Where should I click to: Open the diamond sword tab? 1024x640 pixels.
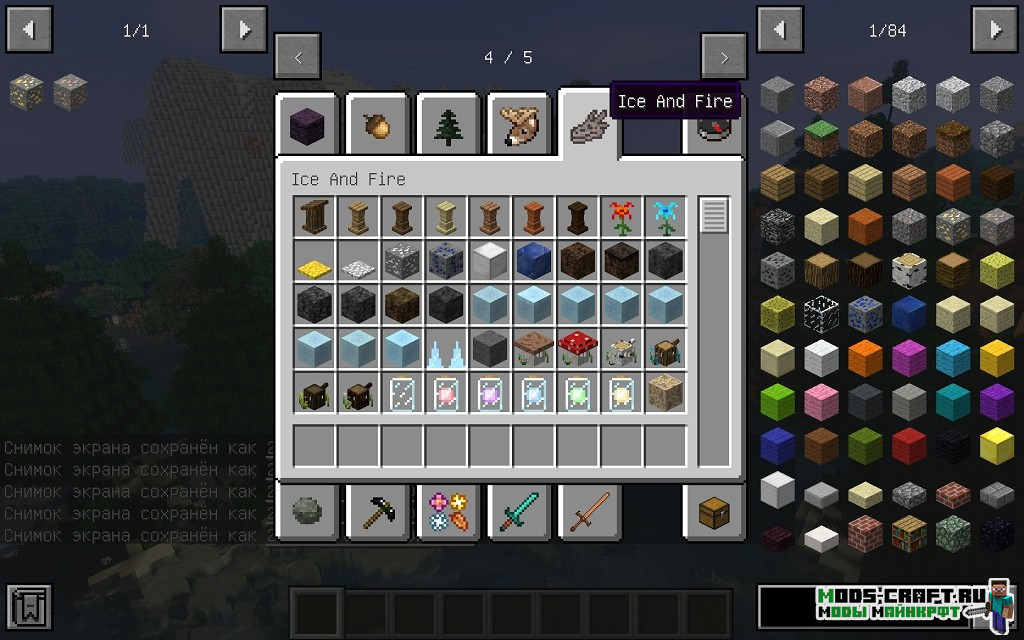pos(519,513)
